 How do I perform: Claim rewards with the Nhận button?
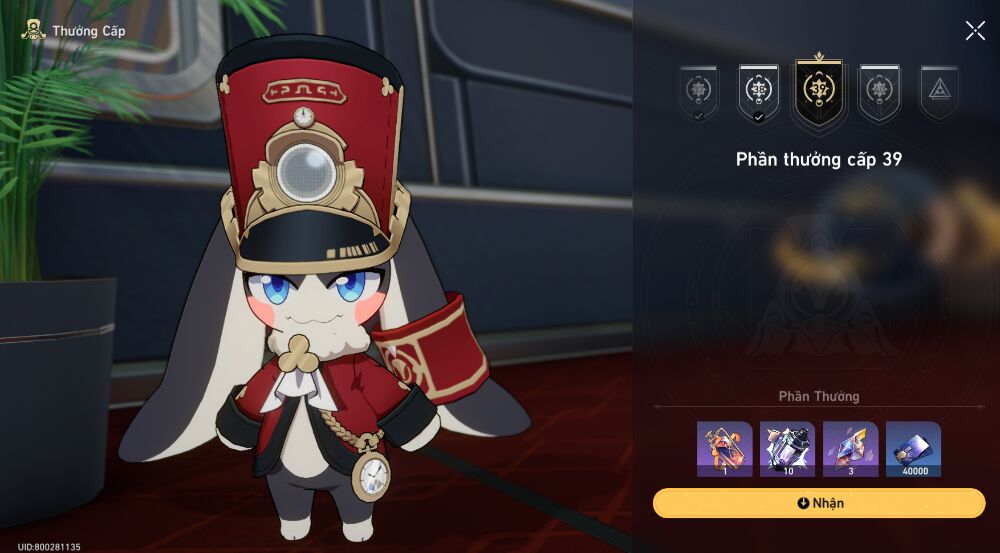[819, 503]
